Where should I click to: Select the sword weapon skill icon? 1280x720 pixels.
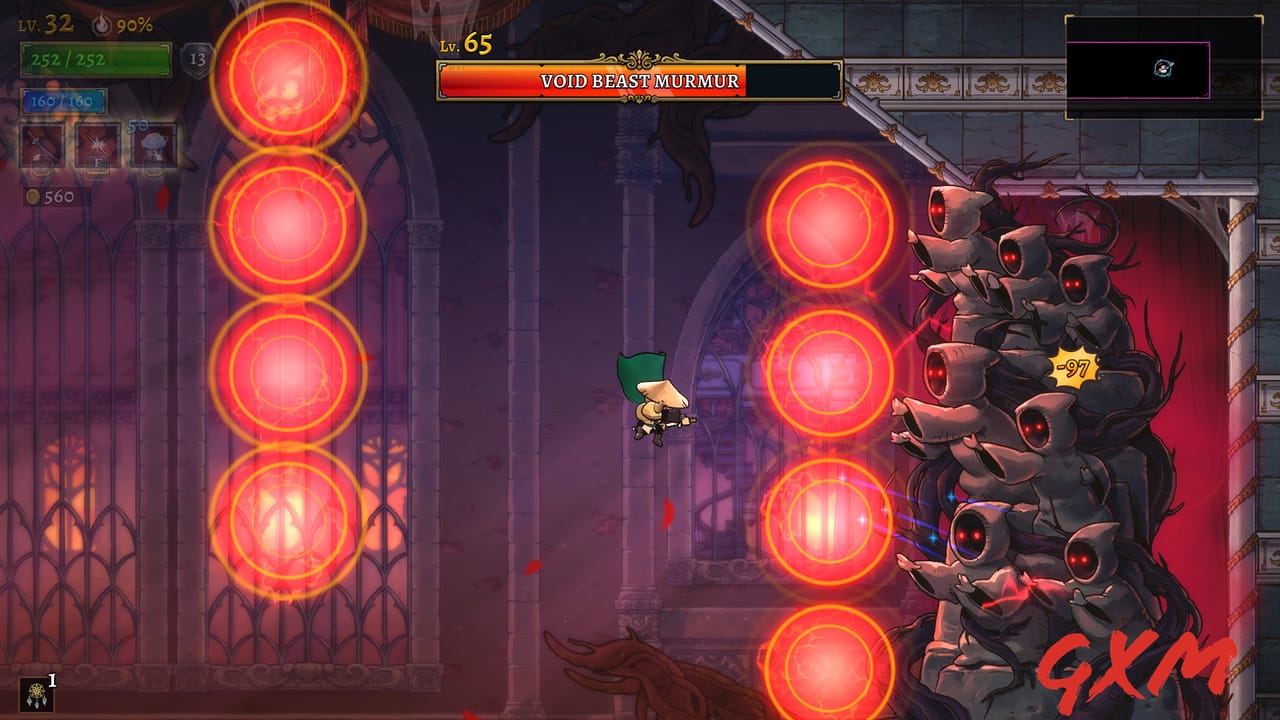tap(40, 145)
